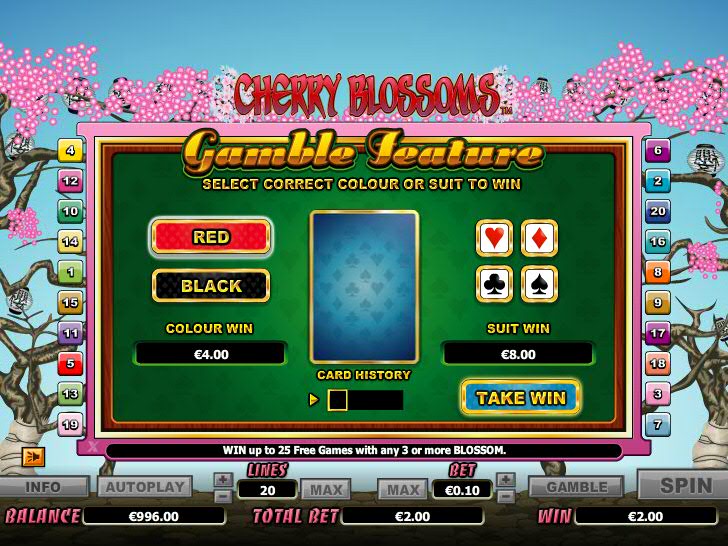
Task: Raise the bet with the plus button
Action: [x=506, y=480]
